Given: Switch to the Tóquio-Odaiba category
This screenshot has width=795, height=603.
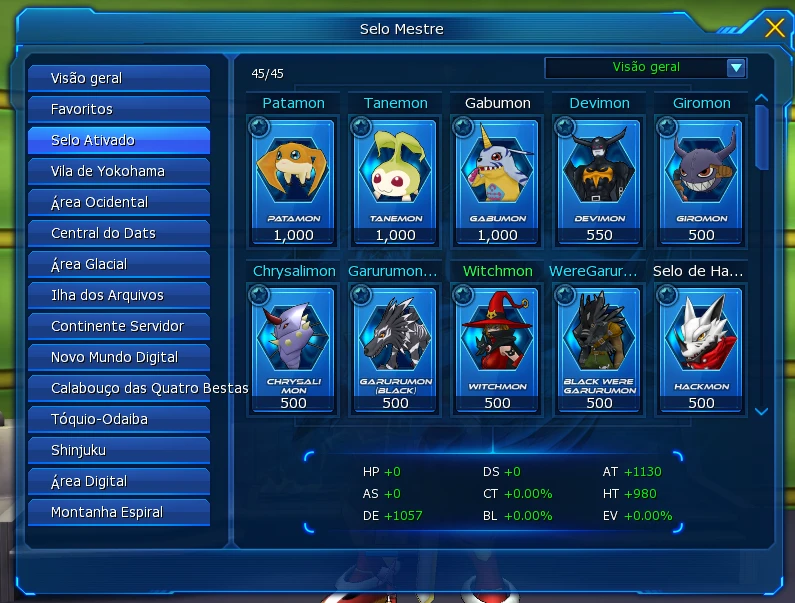Looking at the screenshot, I should tap(118, 419).
